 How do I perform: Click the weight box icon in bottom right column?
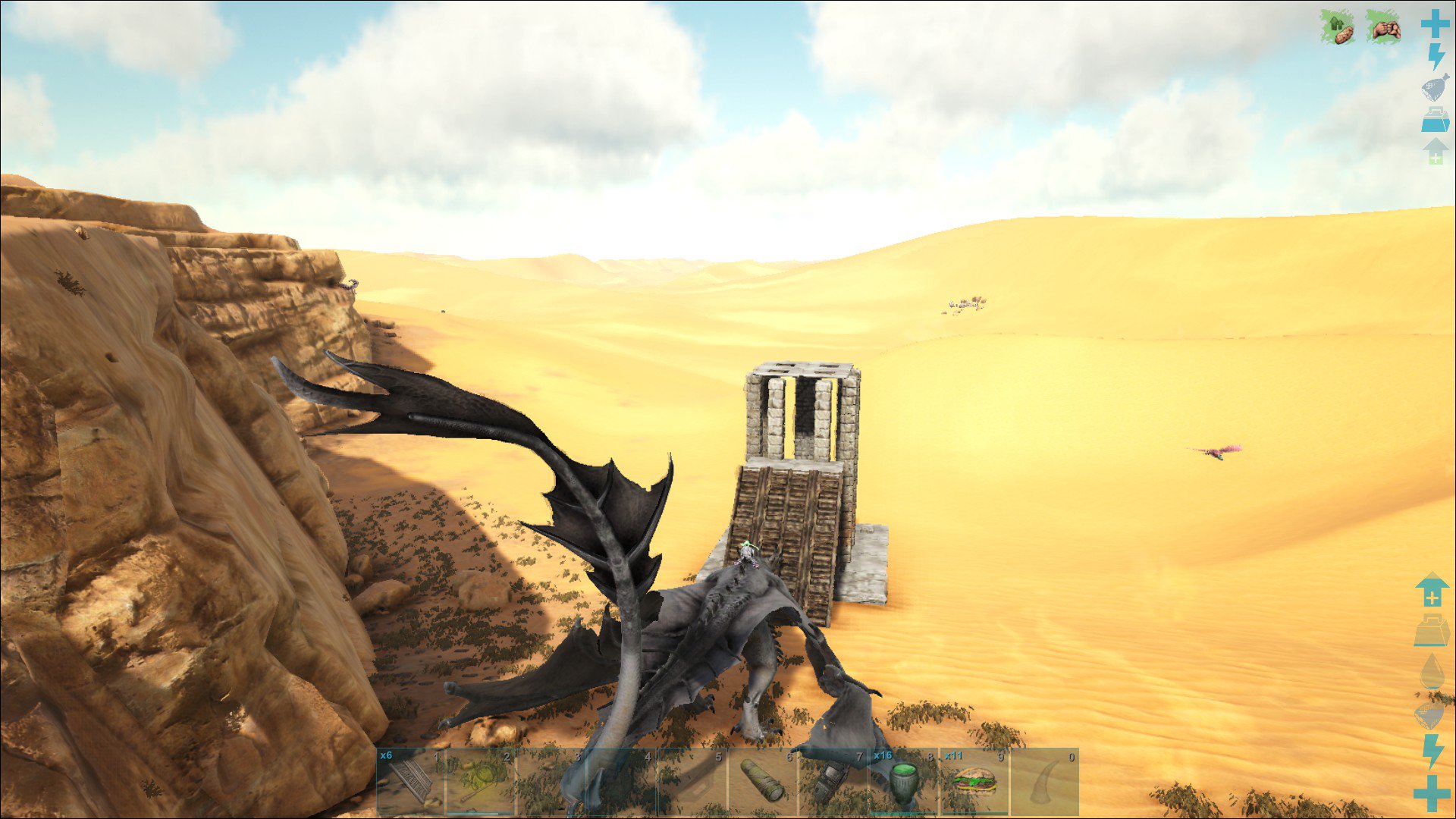[x=1432, y=629]
